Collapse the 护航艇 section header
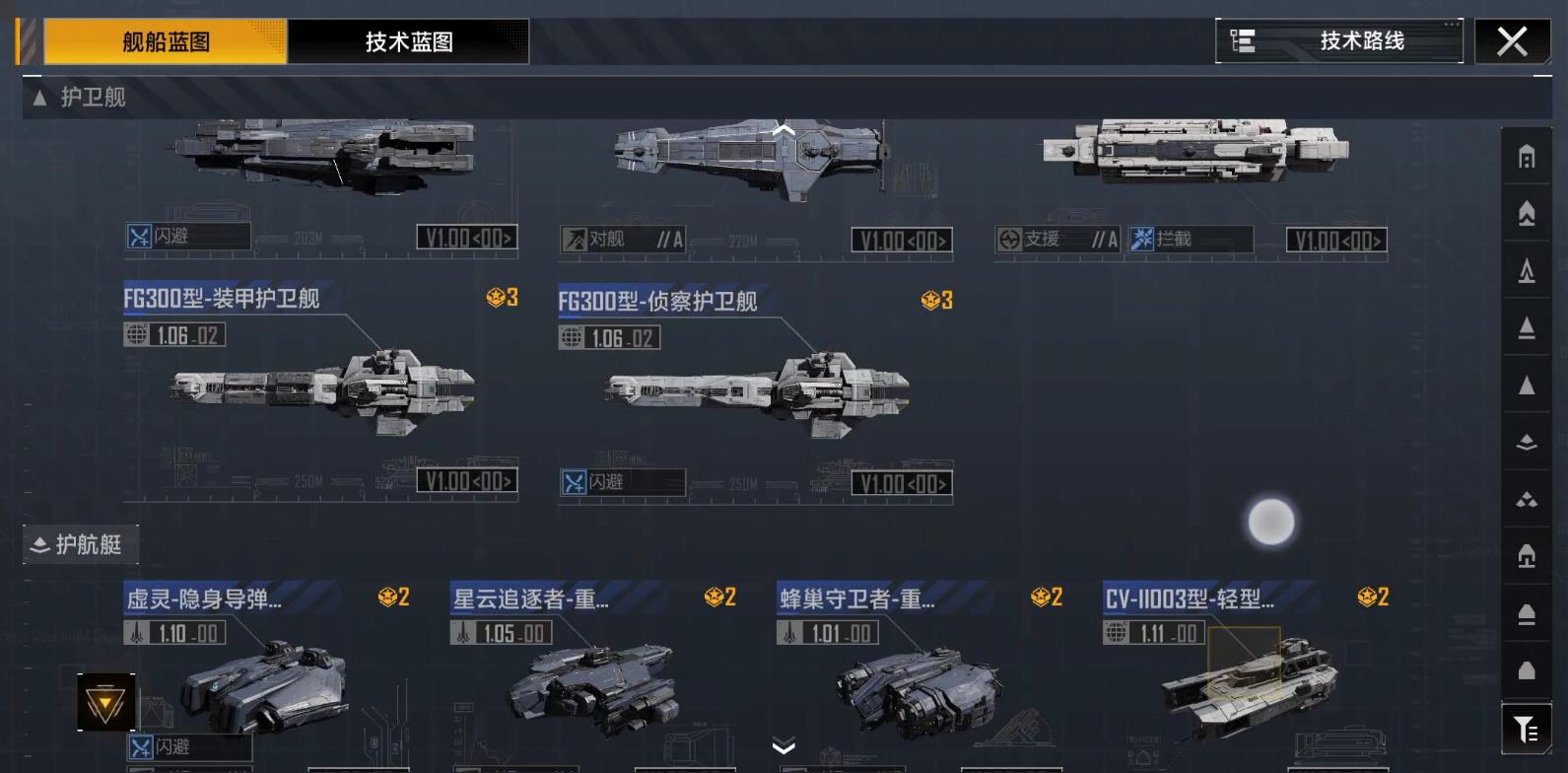 click(81, 544)
